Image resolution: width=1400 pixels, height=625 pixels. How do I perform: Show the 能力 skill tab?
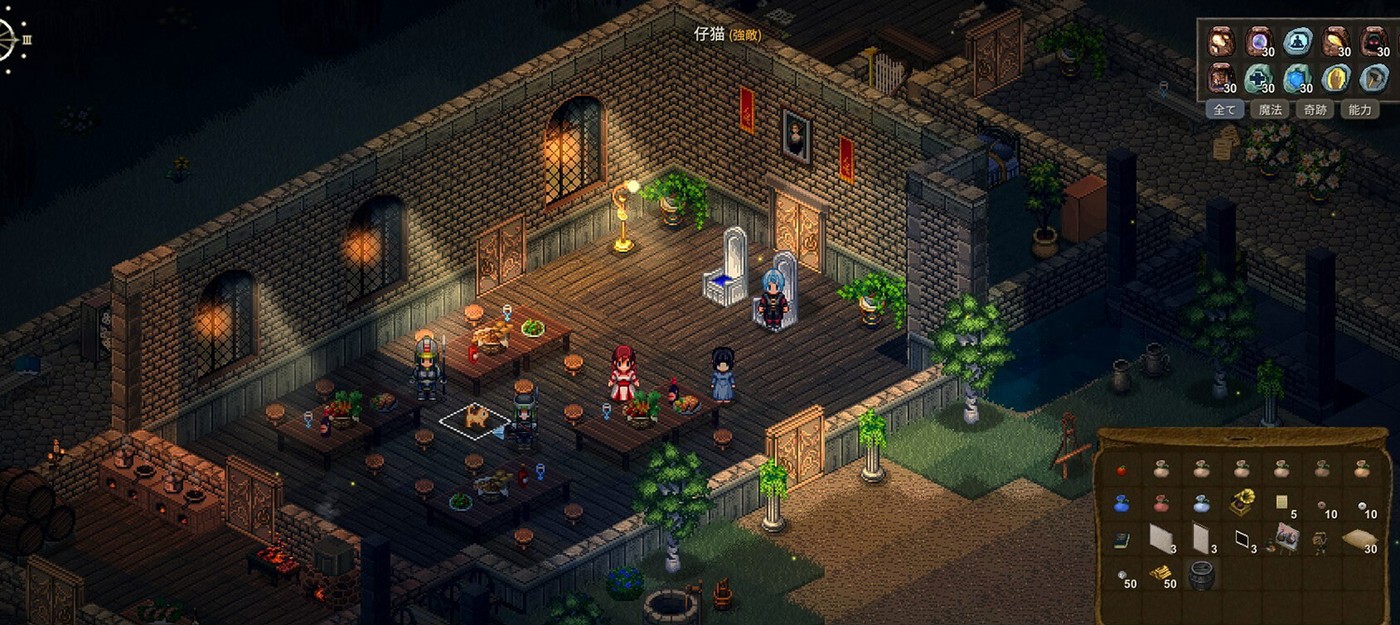pos(1360,110)
